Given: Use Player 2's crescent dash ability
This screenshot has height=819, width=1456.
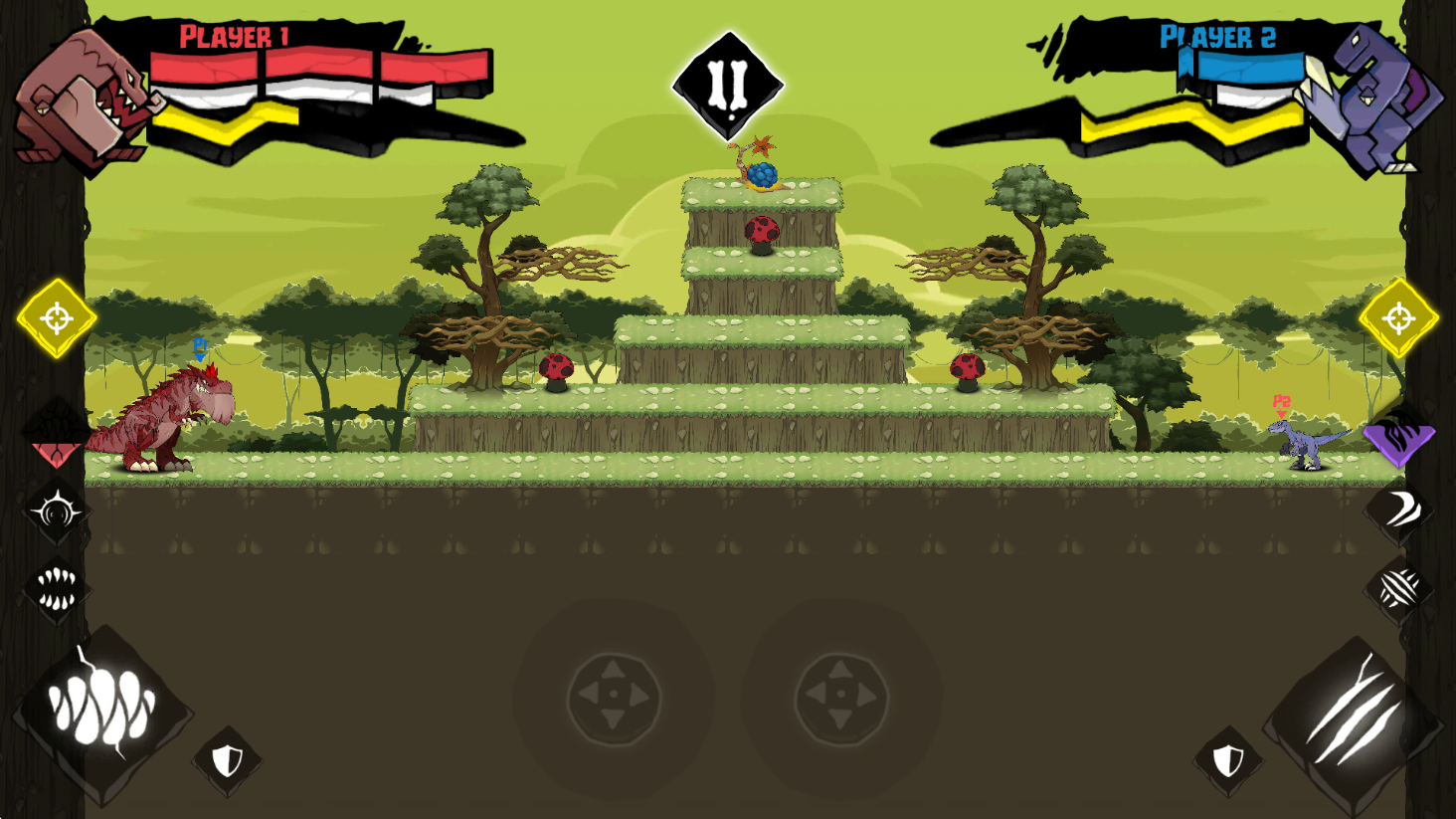Looking at the screenshot, I should tap(1399, 510).
